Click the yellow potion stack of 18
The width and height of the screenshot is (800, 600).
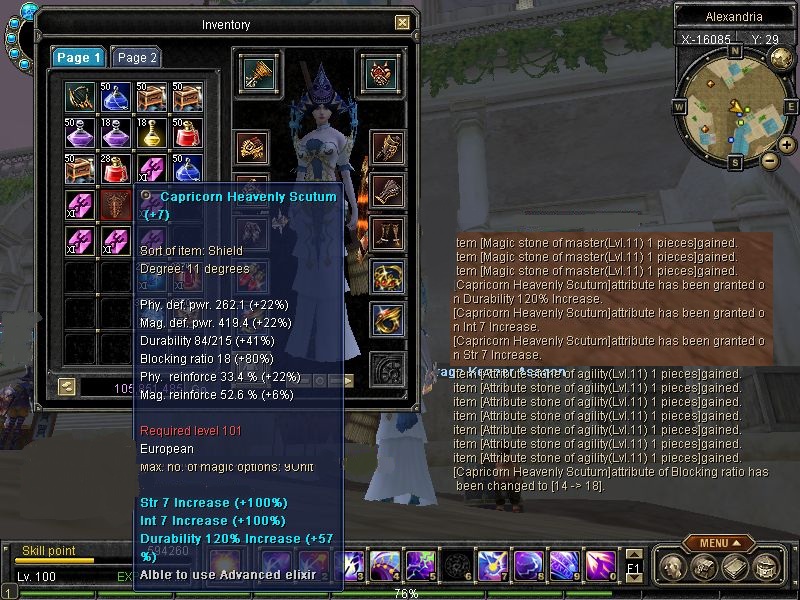(x=151, y=131)
